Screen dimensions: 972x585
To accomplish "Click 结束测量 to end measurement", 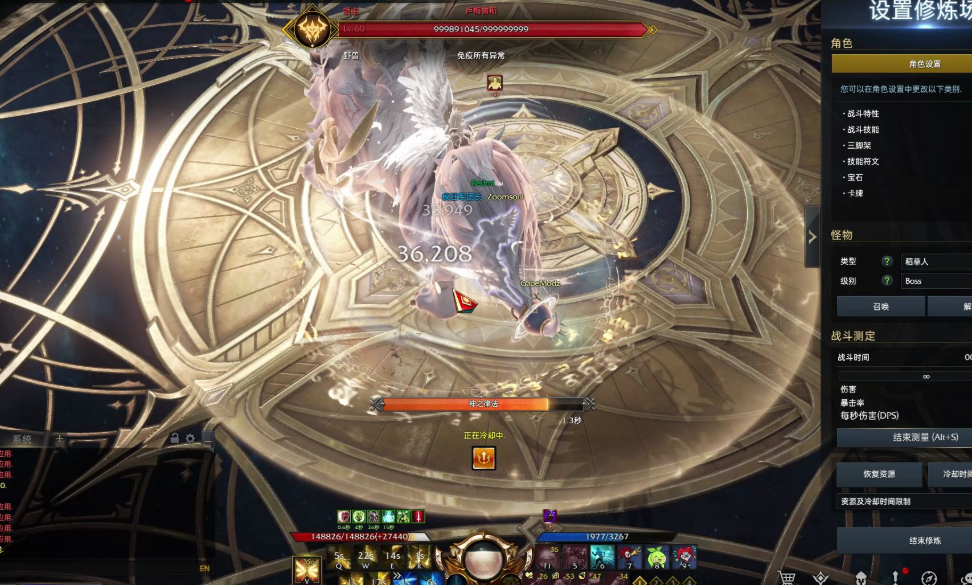I will (903, 438).
